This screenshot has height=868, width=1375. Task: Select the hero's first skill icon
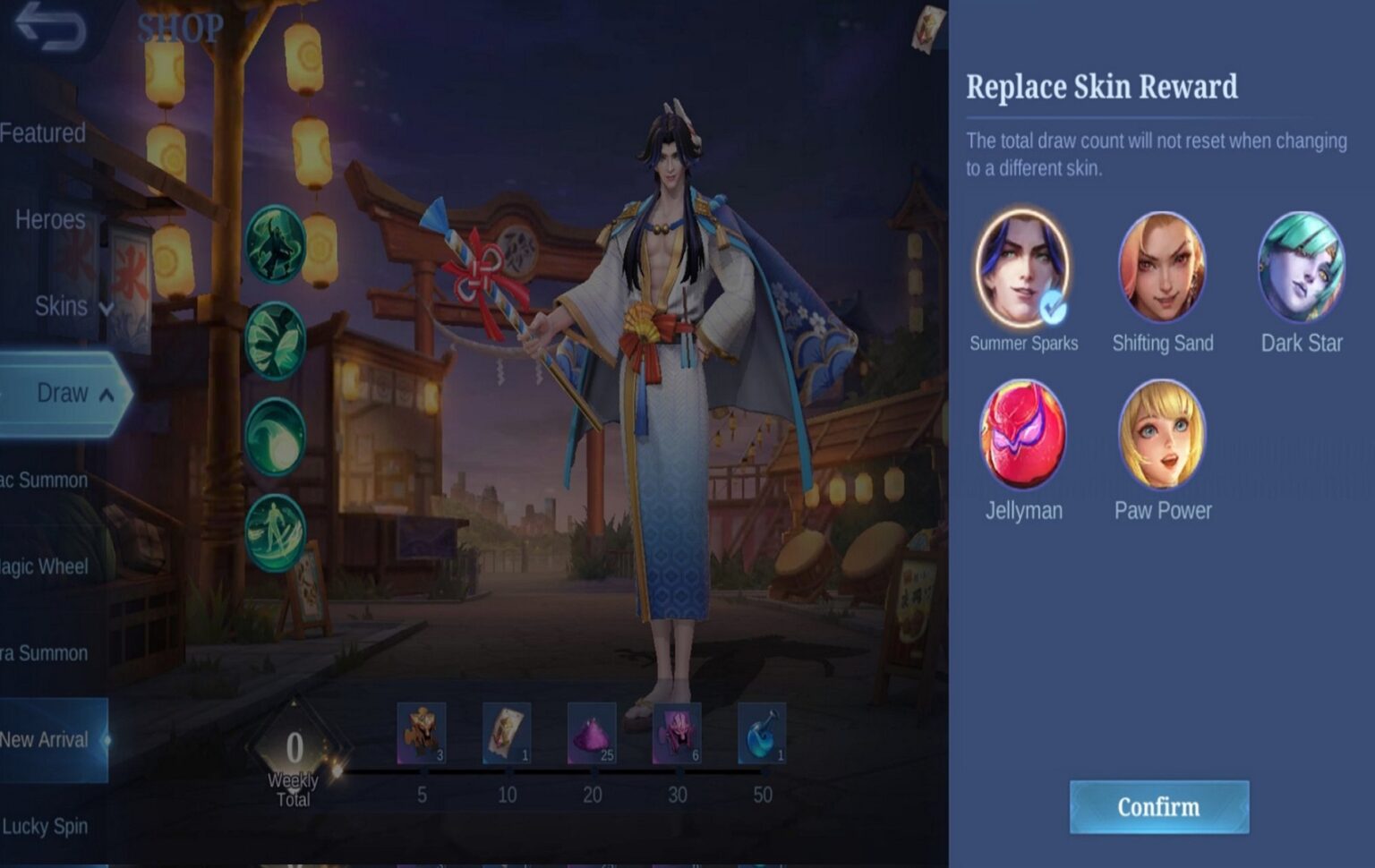(276, 243)
